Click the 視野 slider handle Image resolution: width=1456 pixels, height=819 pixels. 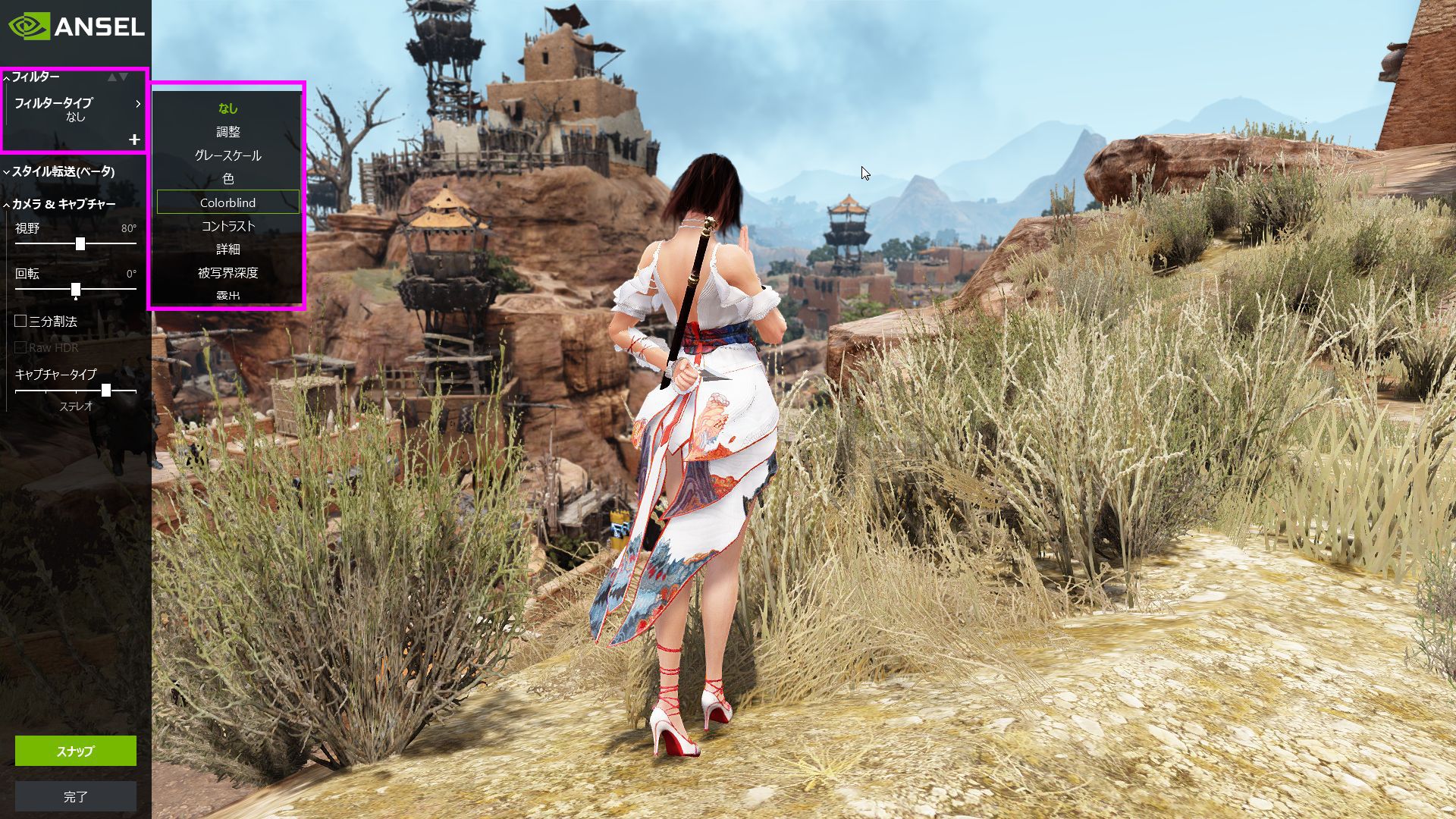tap(80, 243)
